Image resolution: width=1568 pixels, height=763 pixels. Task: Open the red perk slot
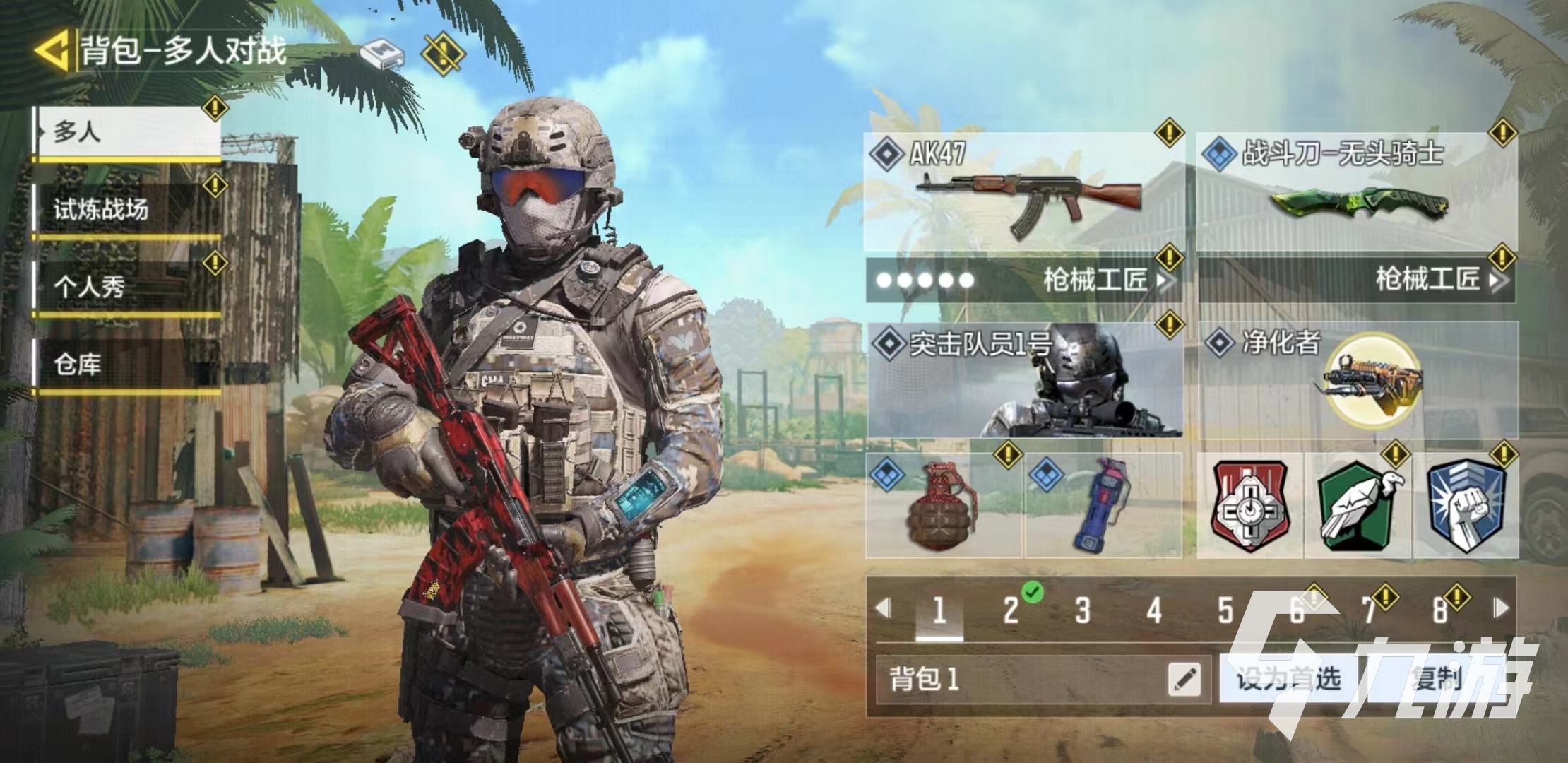tap(1250, 506)
